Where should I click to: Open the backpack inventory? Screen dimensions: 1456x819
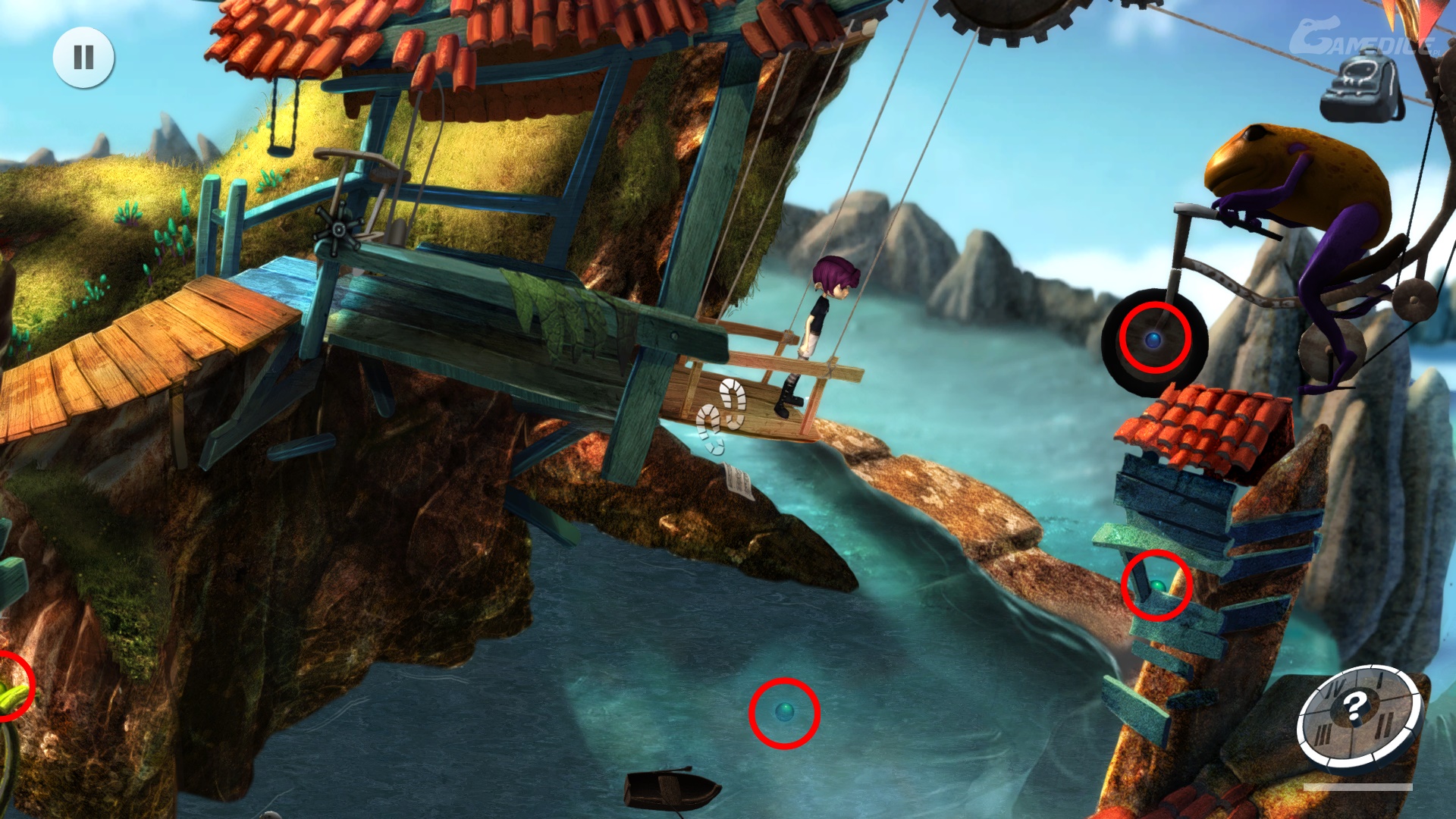point(1363,86)
